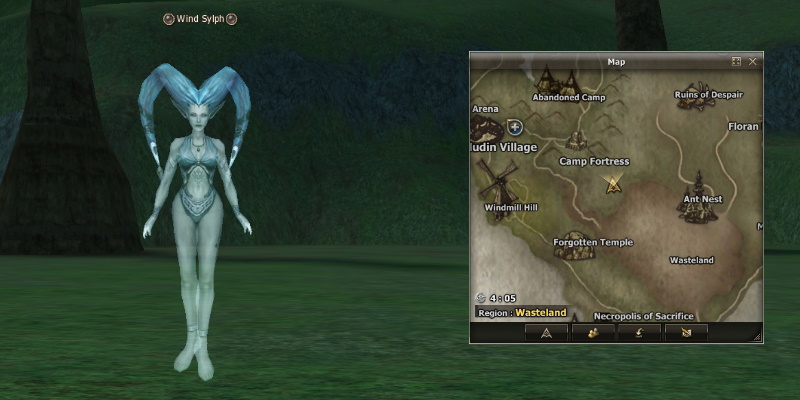This screenshot has height=400, width=800.
Task: Click the rightmost flag button in map toolbar
Action: pyautogui.click(x=687, y=332)
